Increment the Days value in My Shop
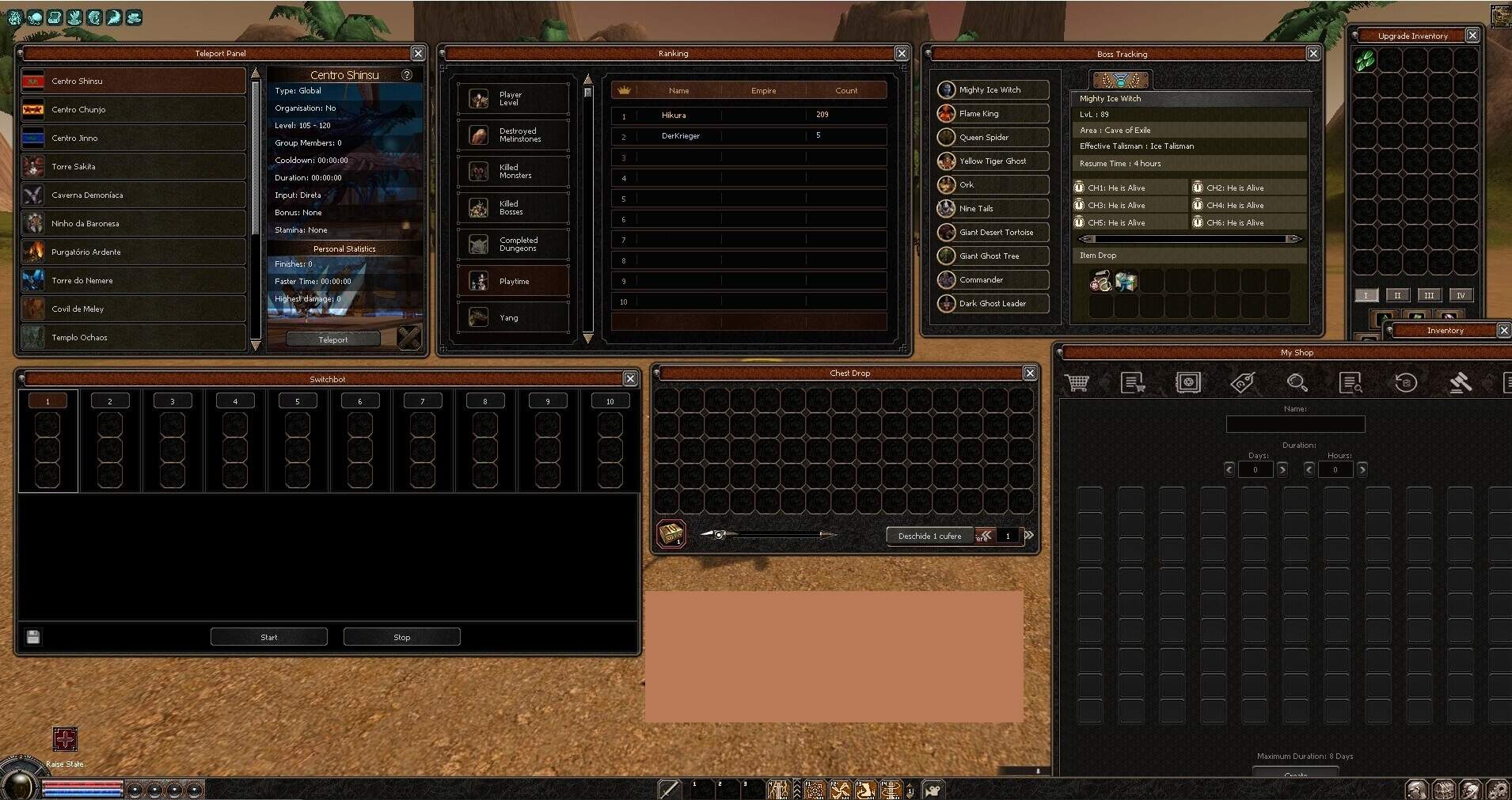The height and width of the screenshot is (800, 1512). tap(1281, 469)
